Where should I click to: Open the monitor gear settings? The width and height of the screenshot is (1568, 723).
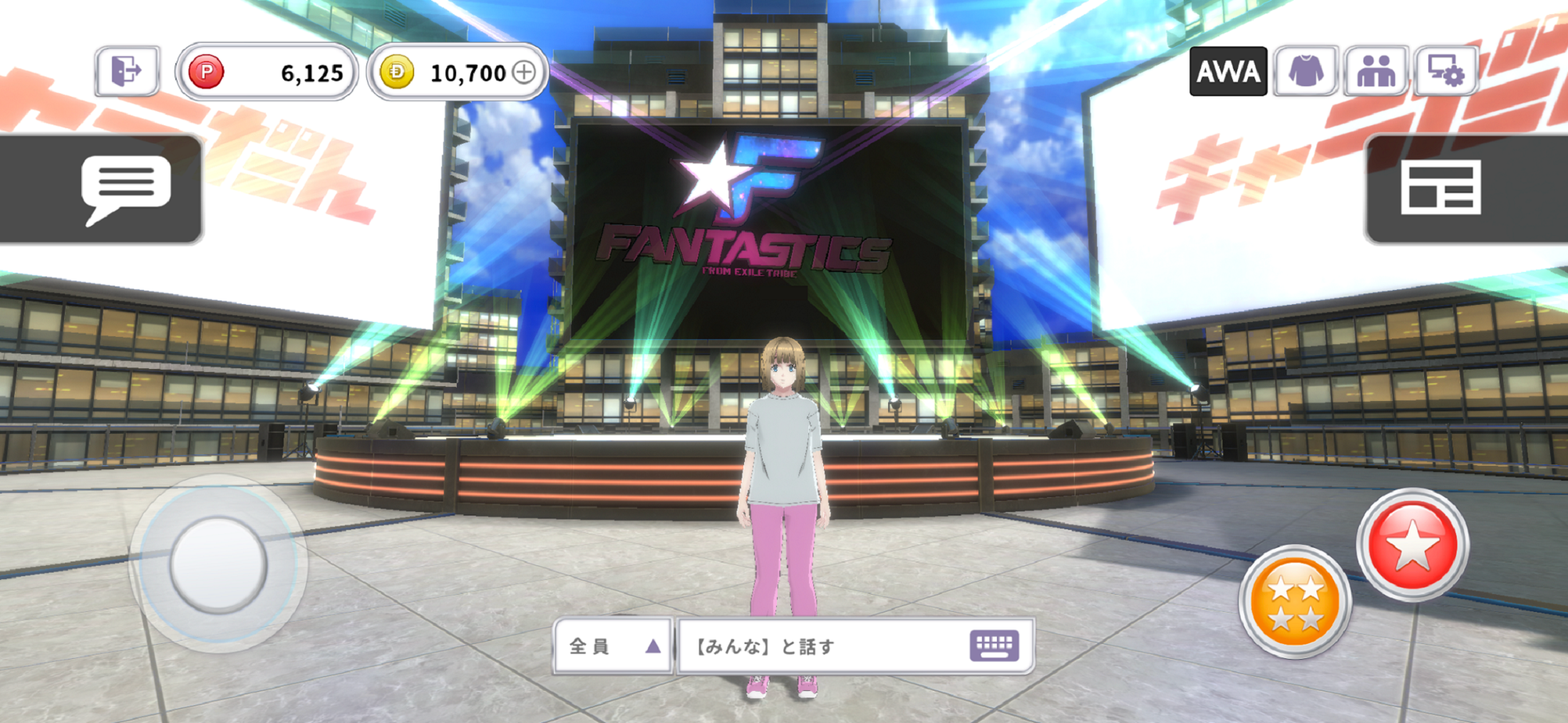point(1445,71)
